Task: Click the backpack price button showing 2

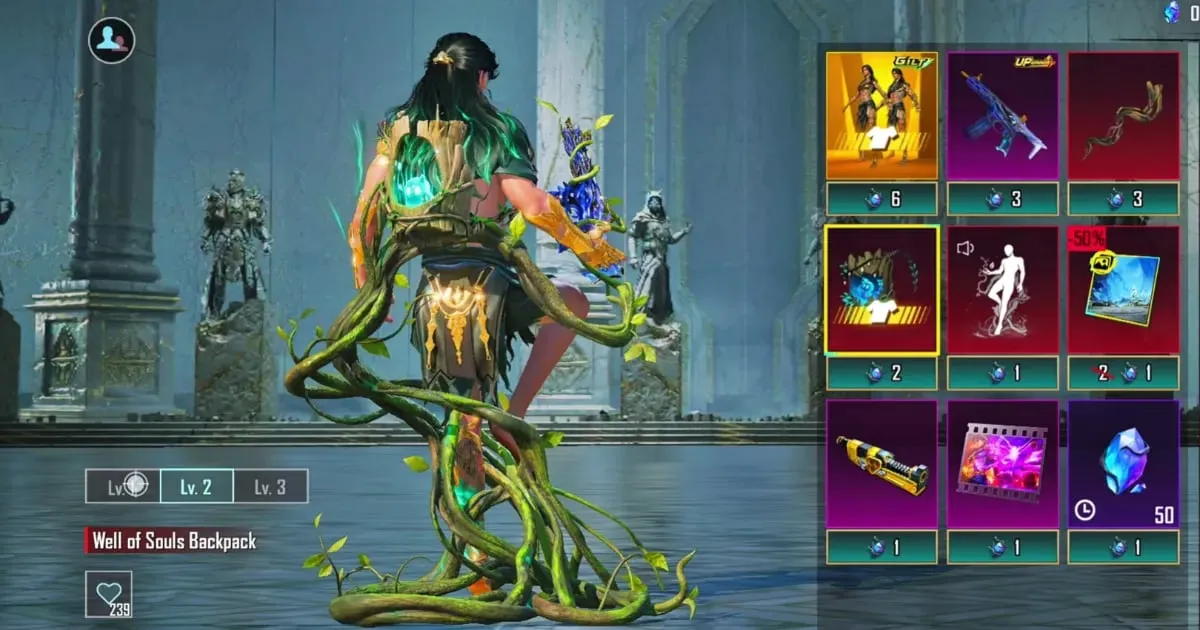Action: pyautogui.click(x=882, y=373)
